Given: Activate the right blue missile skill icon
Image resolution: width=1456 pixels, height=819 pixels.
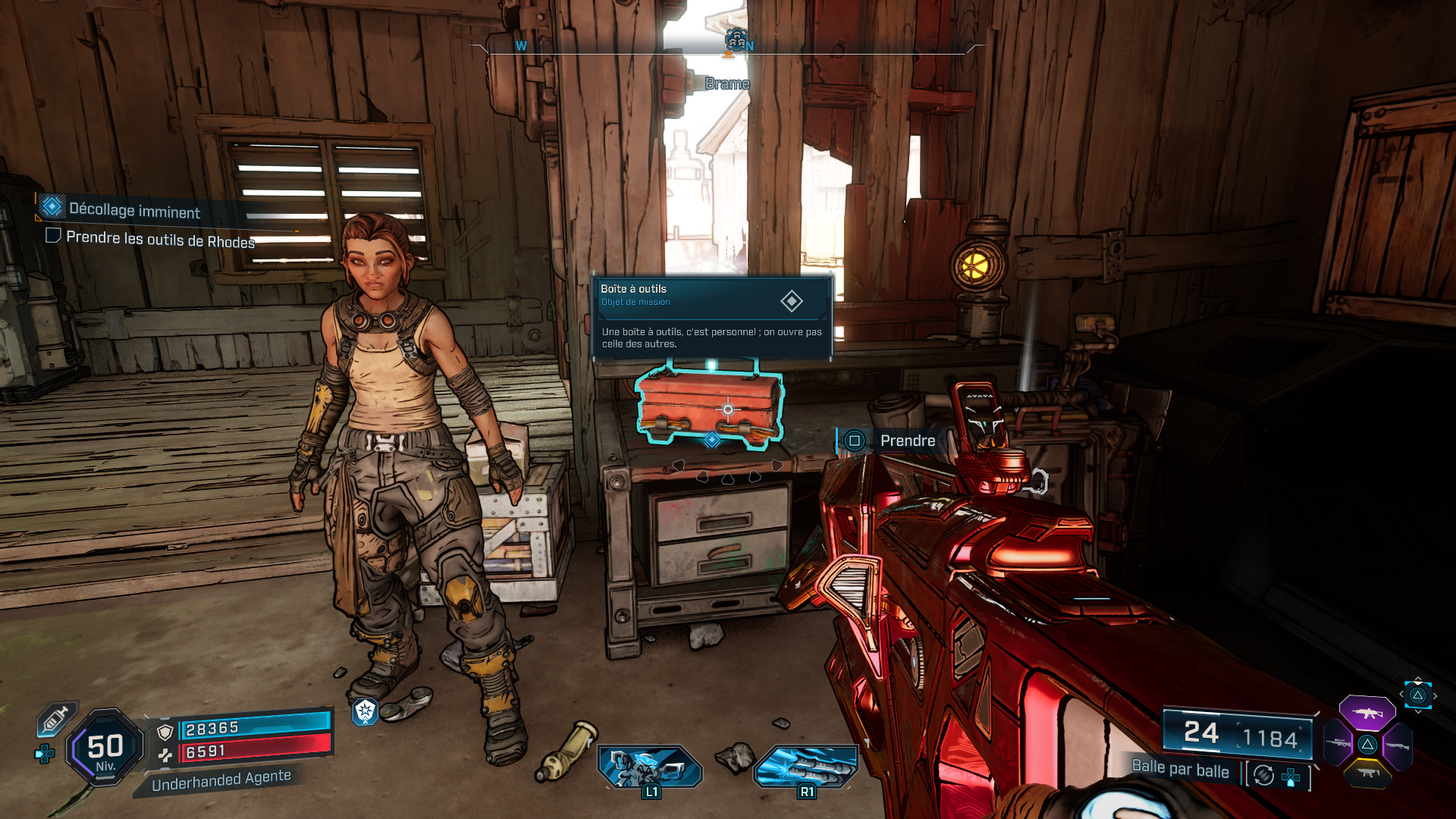Looking at the screenshot, I should 806,765.
